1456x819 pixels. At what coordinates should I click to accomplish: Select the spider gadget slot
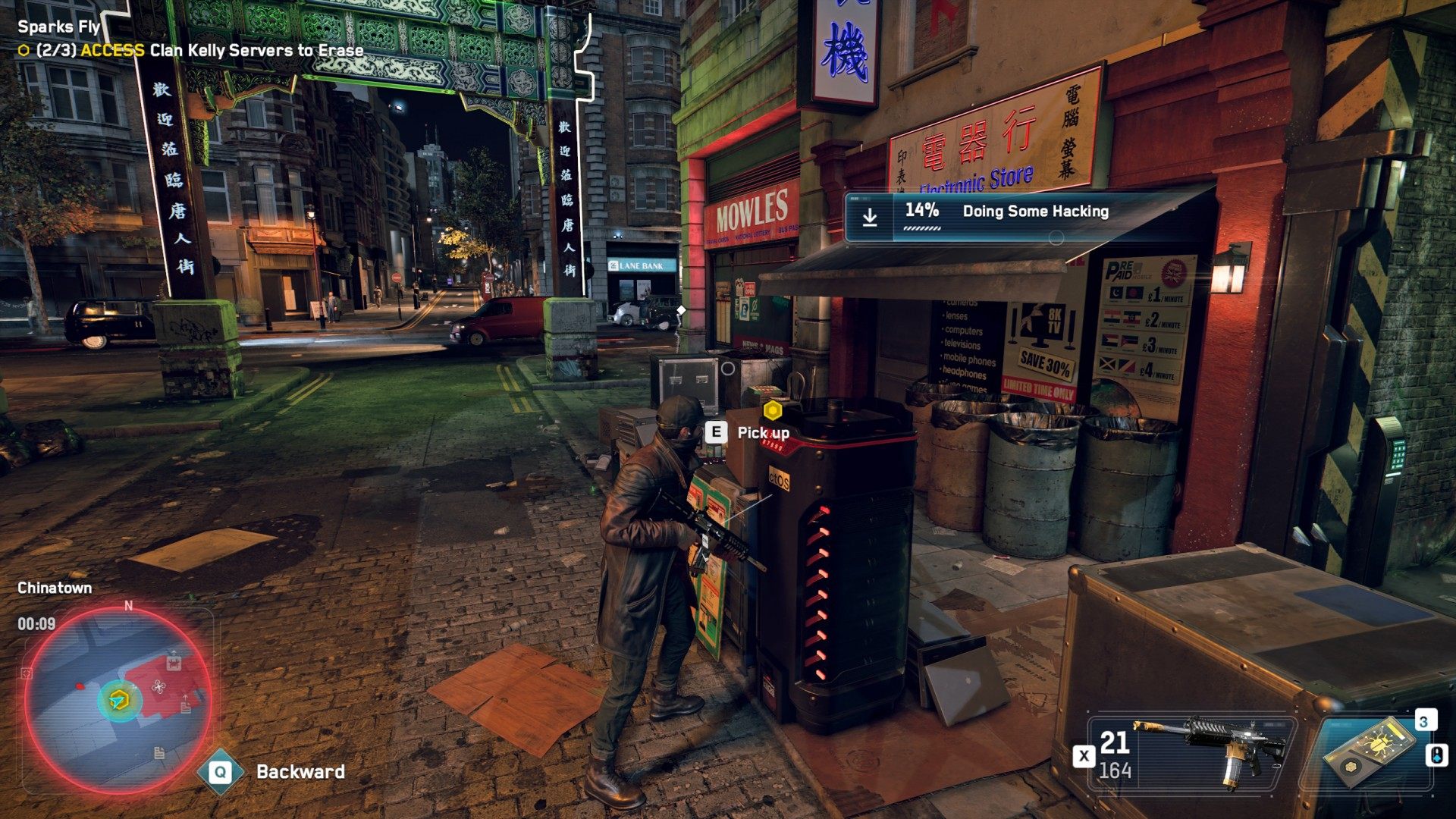click(x=1371, y=754)
